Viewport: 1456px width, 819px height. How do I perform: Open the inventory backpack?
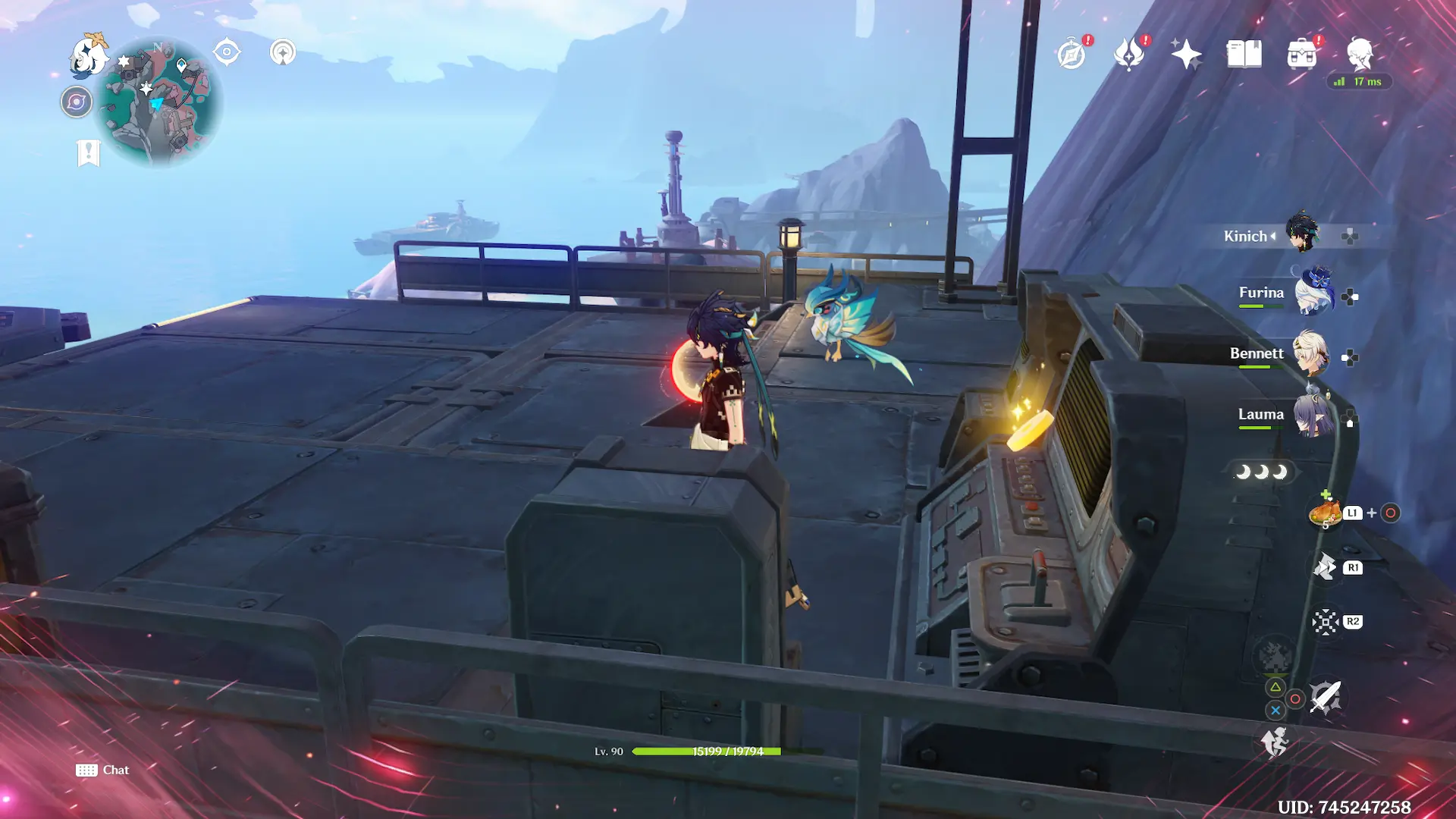(x=1301, y=54)
